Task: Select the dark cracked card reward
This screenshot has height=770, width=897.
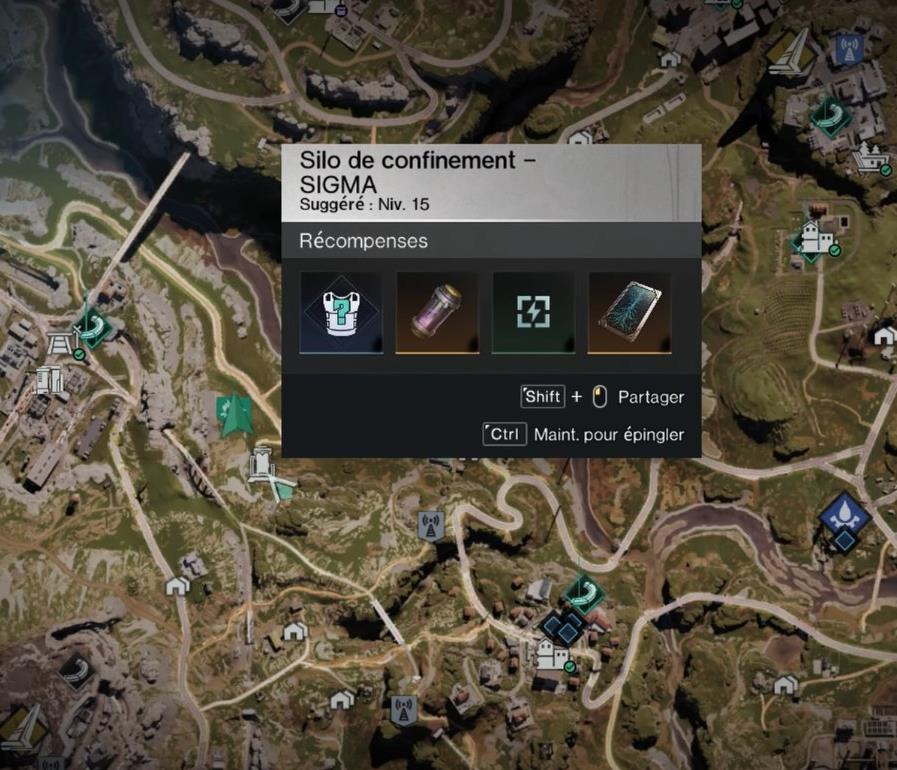Action: (x=629, y=312)
